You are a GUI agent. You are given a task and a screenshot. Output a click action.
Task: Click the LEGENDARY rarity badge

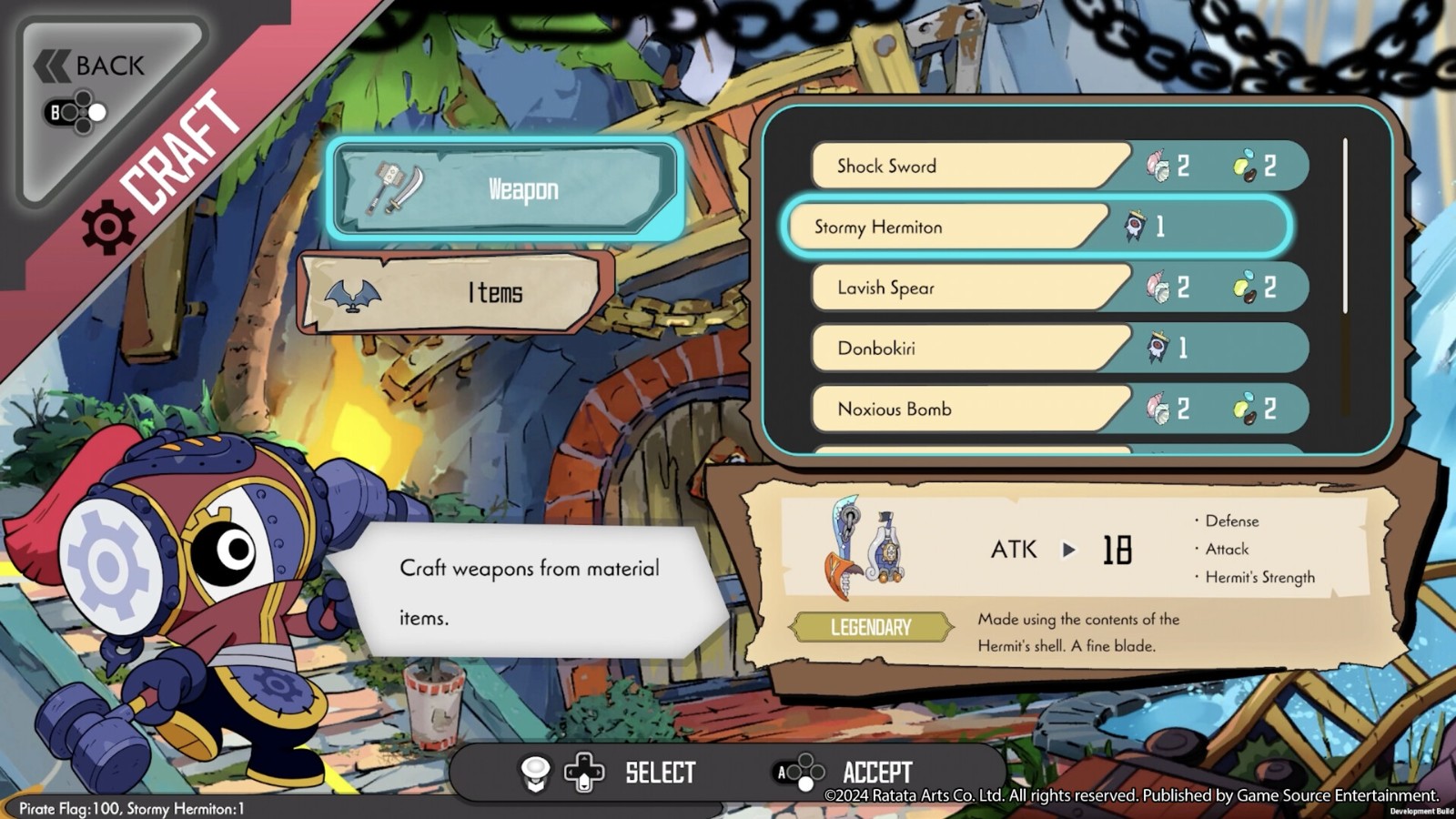871,627
